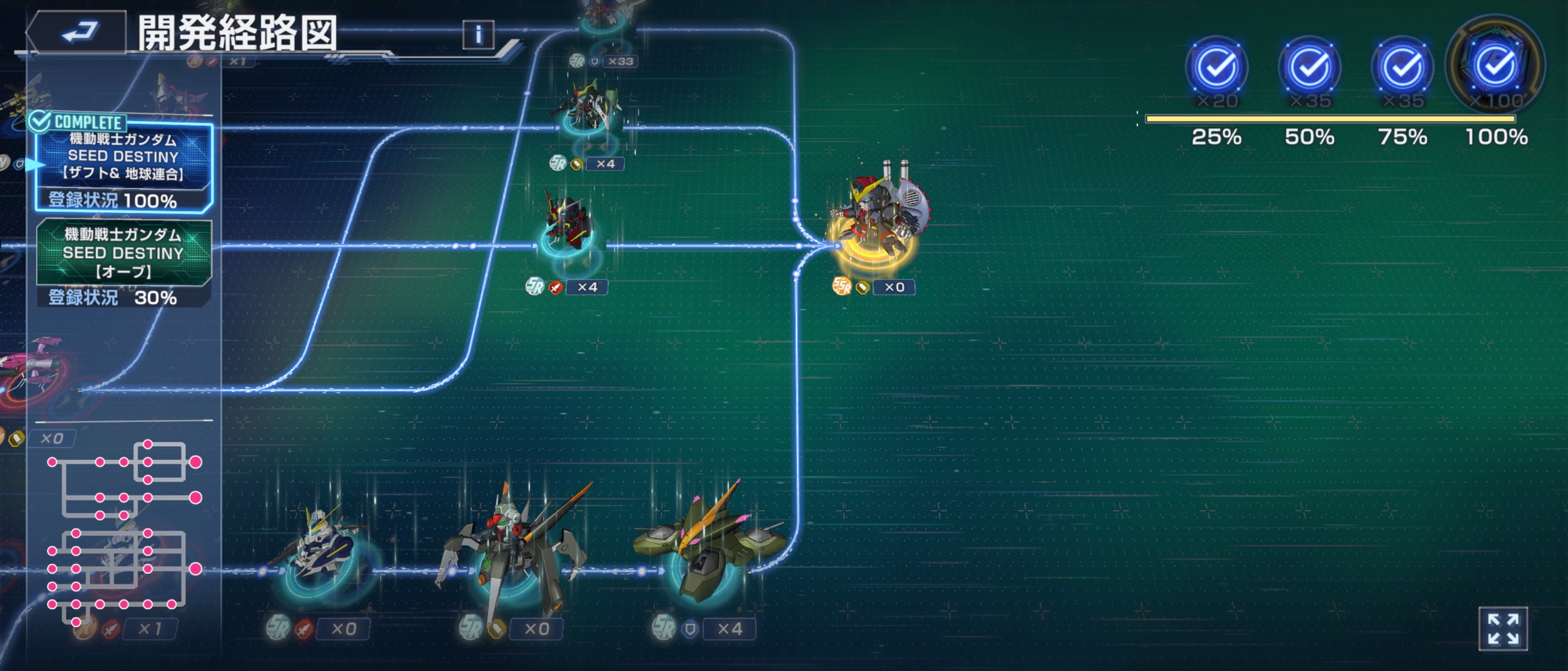Claim the 100% completion reward badge

[1496, 66]
